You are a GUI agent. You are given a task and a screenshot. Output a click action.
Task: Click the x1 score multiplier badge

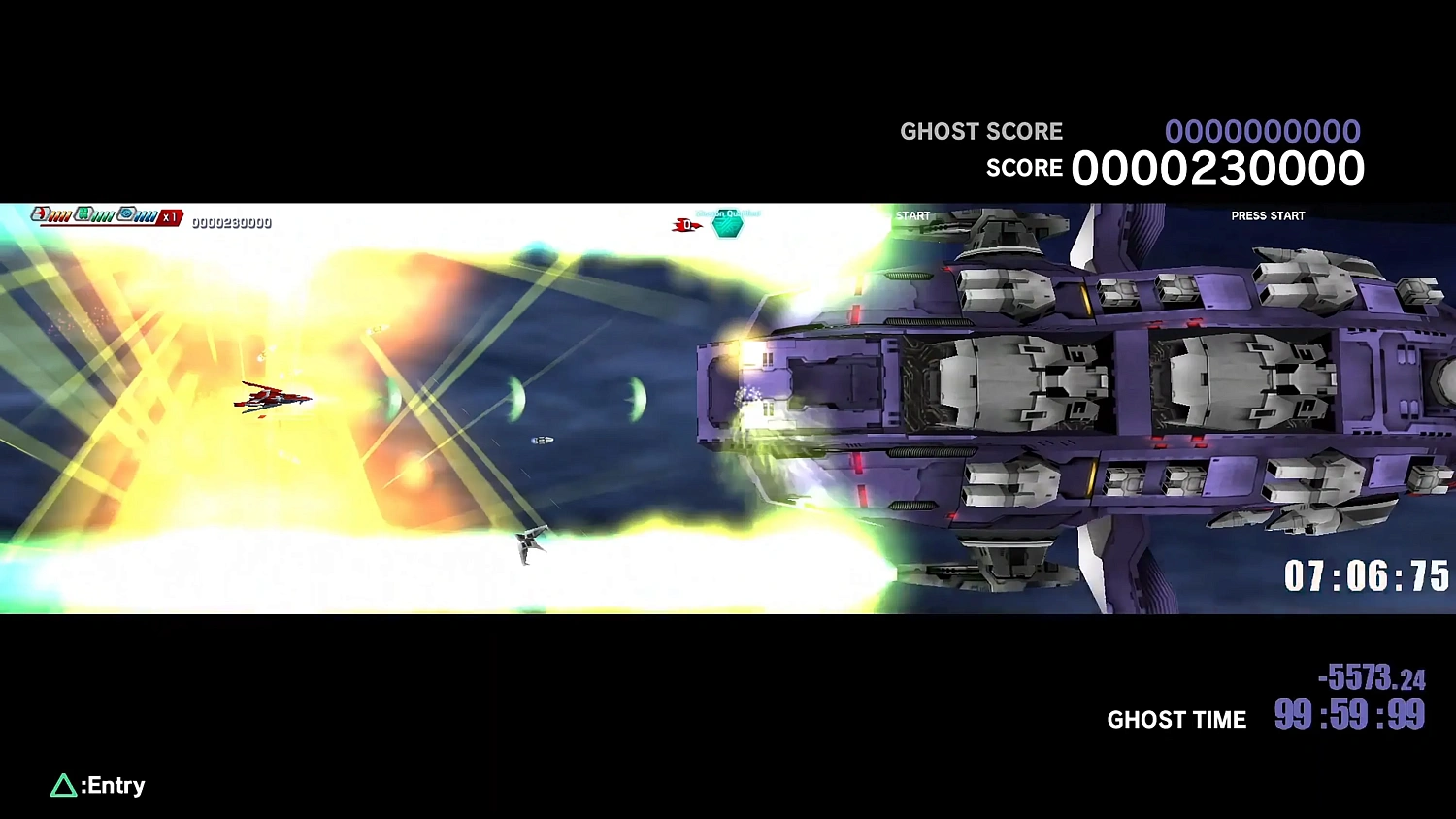(170, 216)
